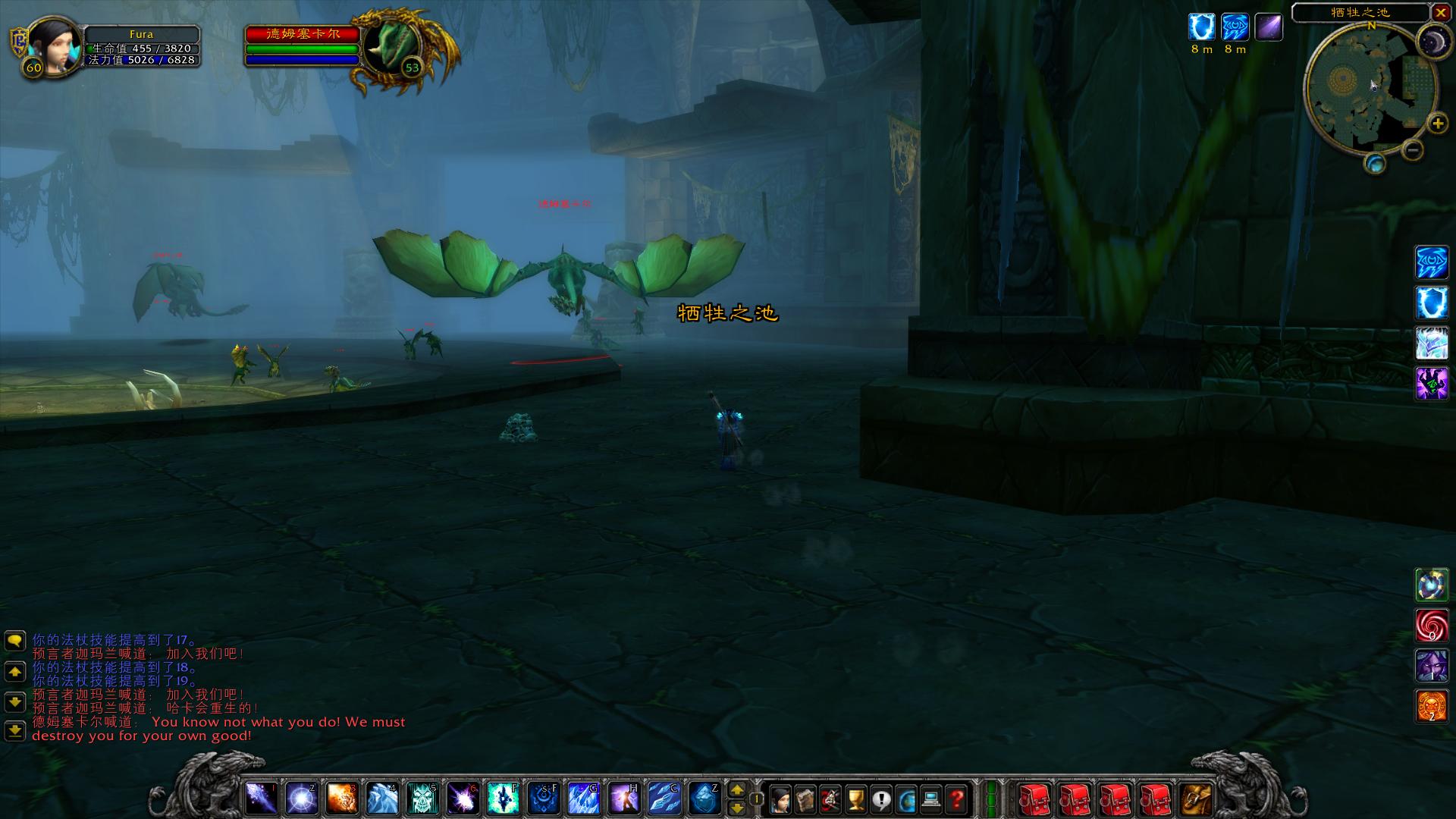Open the red question mark help button
This screenshot has height=819, width=1456.
click(957, 799)
